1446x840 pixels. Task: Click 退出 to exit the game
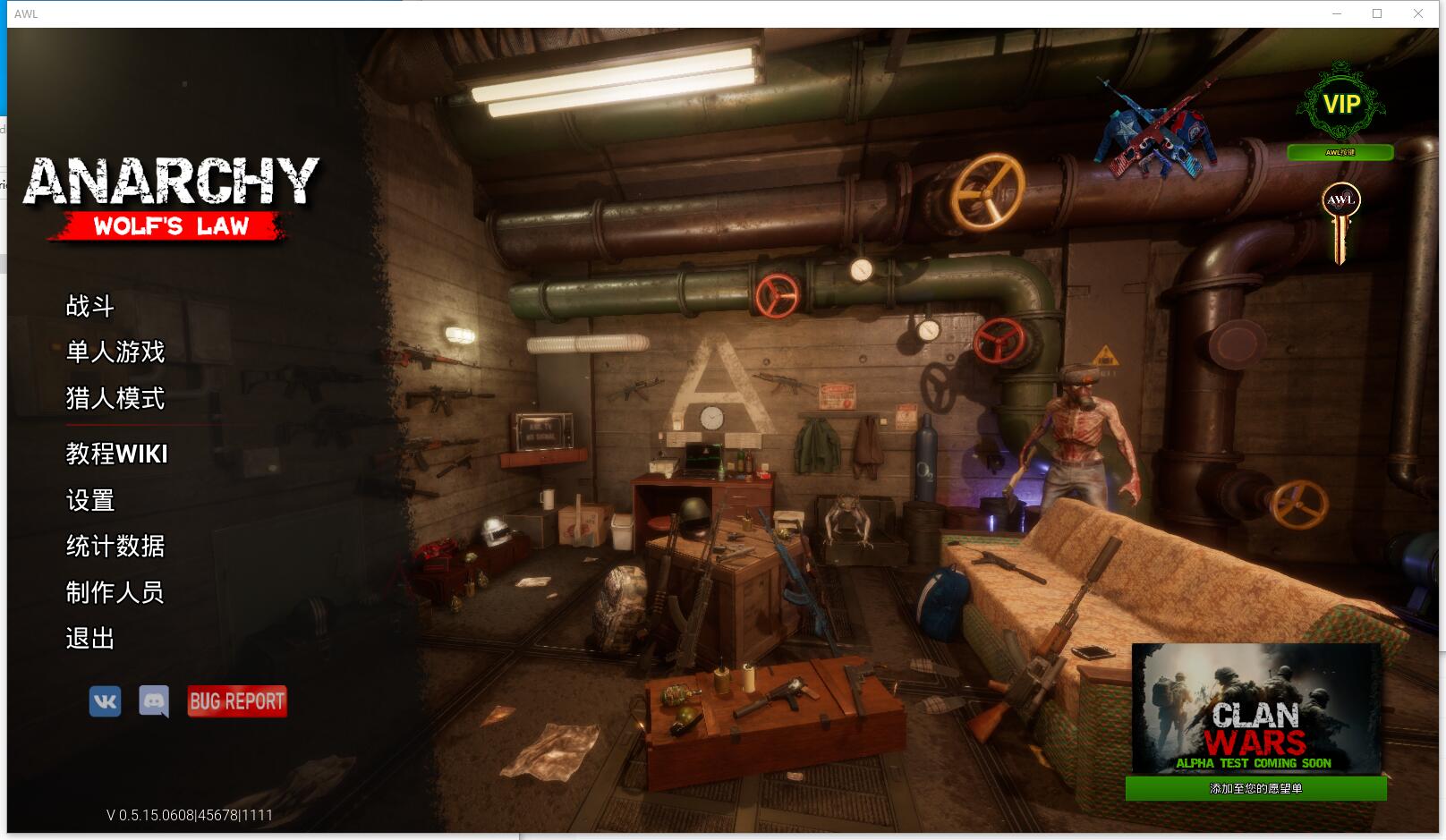point(90,639)
